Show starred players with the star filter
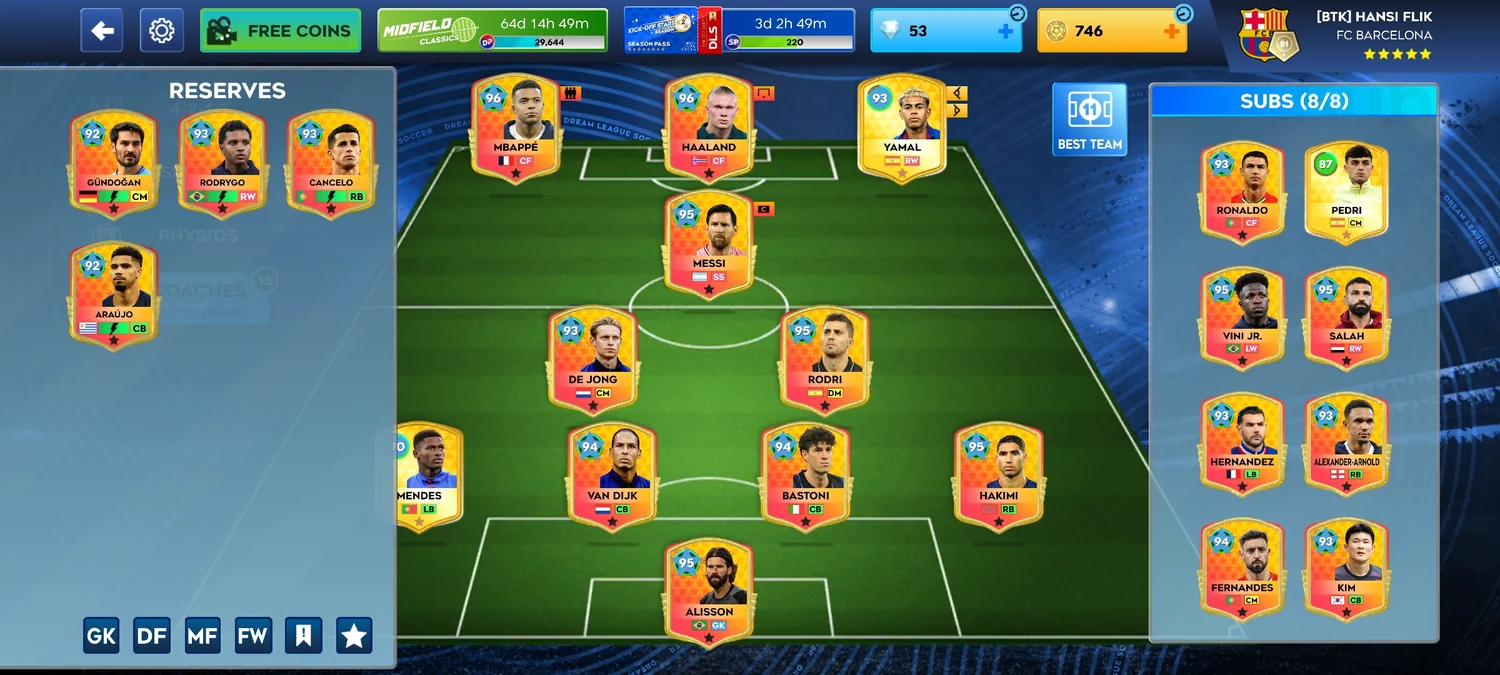Screen dimensions: 1500x675 [354, 635]
